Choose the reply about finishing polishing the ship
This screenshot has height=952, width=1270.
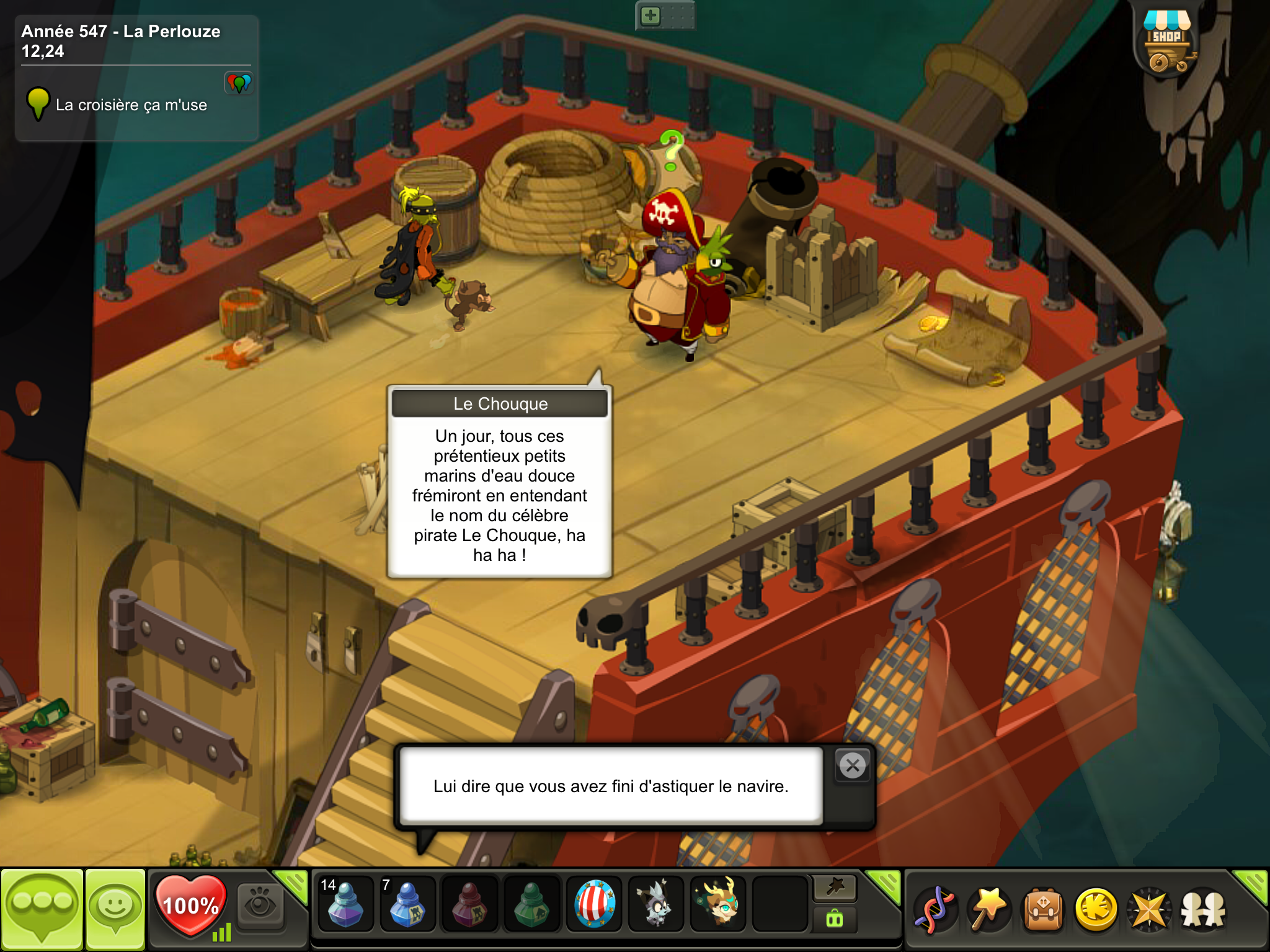tap(611, 786)
